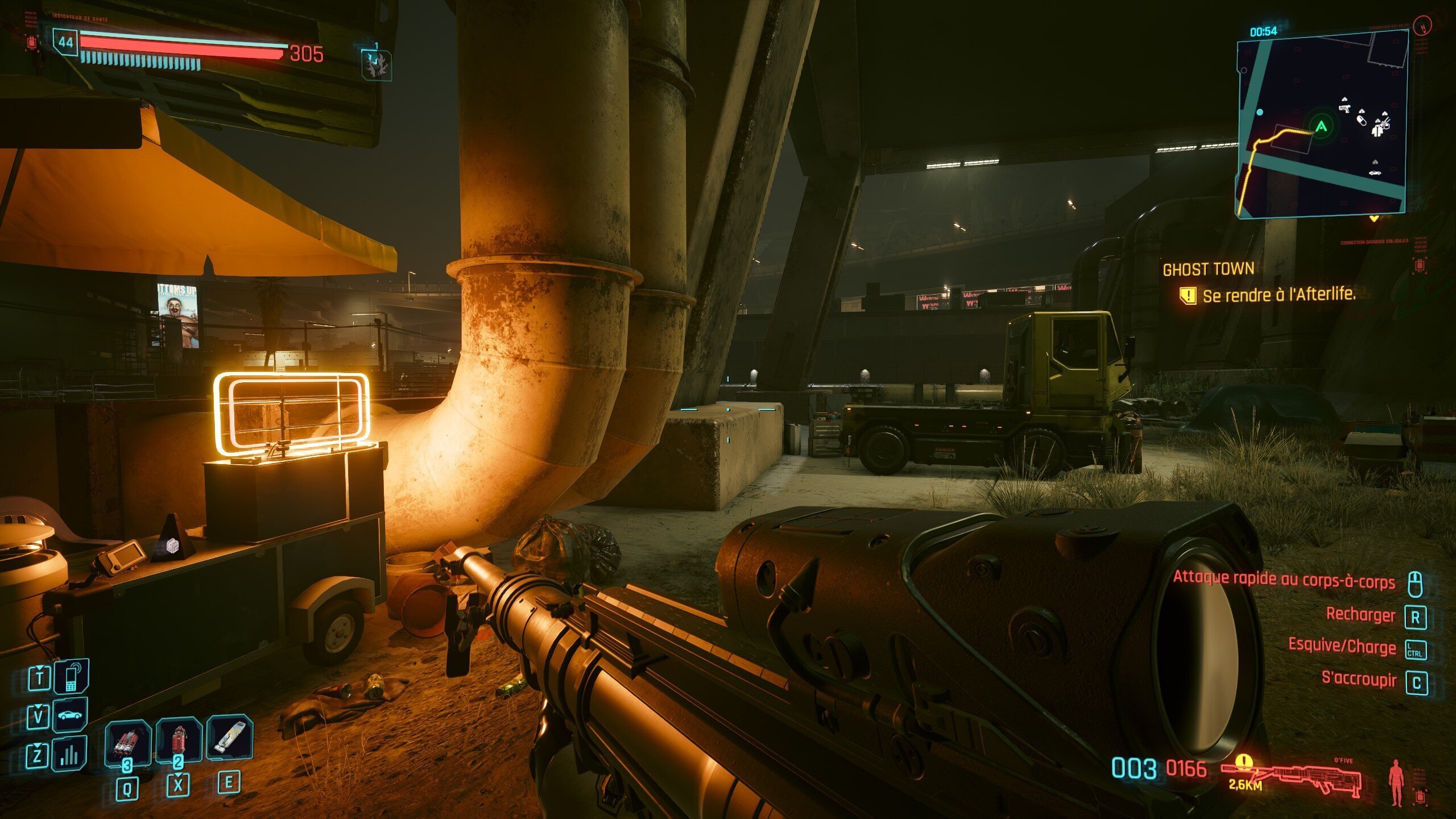Select the active status effect icon
This screenshot has height=819, width=1456.
(x=376, y=64)
